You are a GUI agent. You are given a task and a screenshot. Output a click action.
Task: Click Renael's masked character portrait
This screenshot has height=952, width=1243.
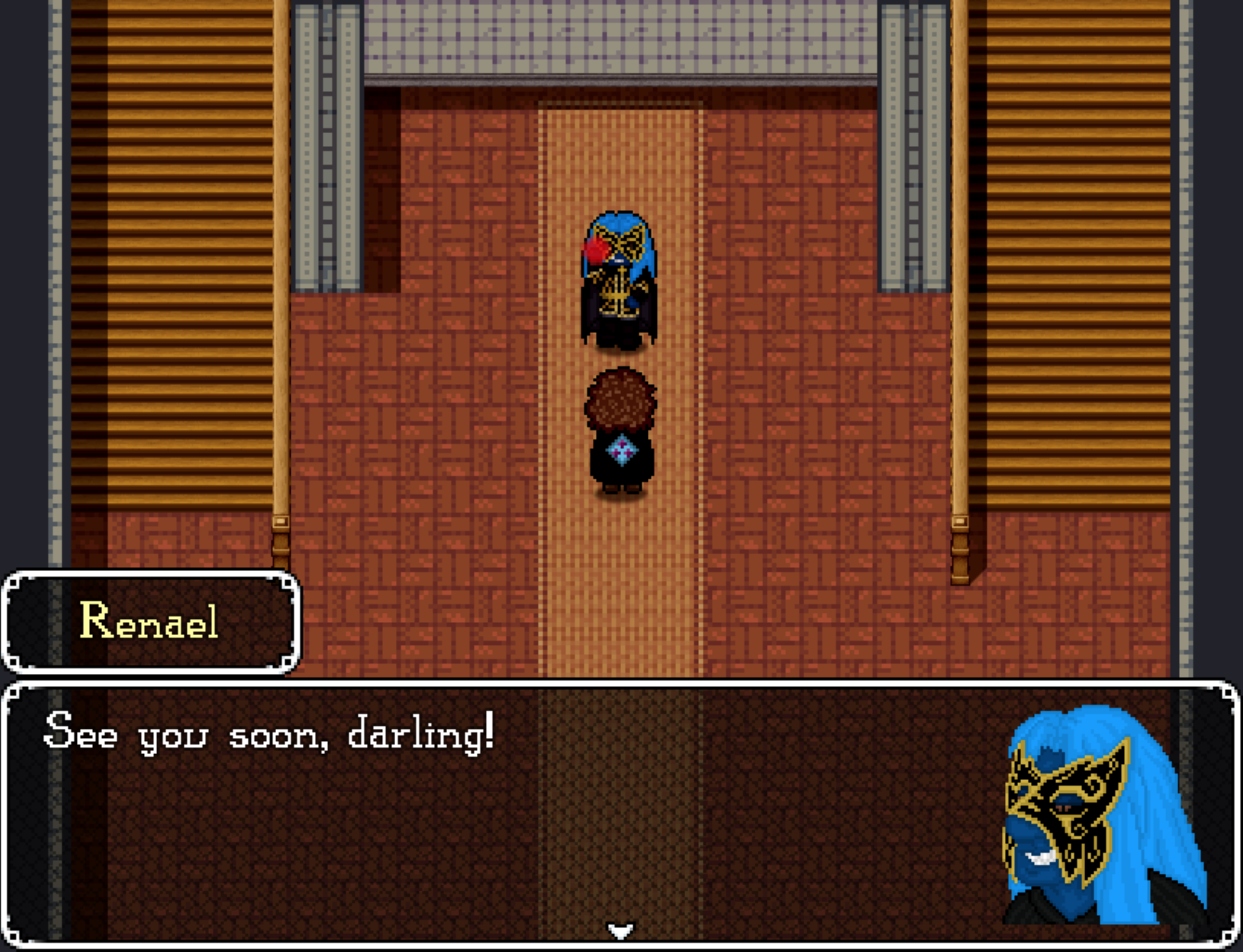click(1105, 822)
